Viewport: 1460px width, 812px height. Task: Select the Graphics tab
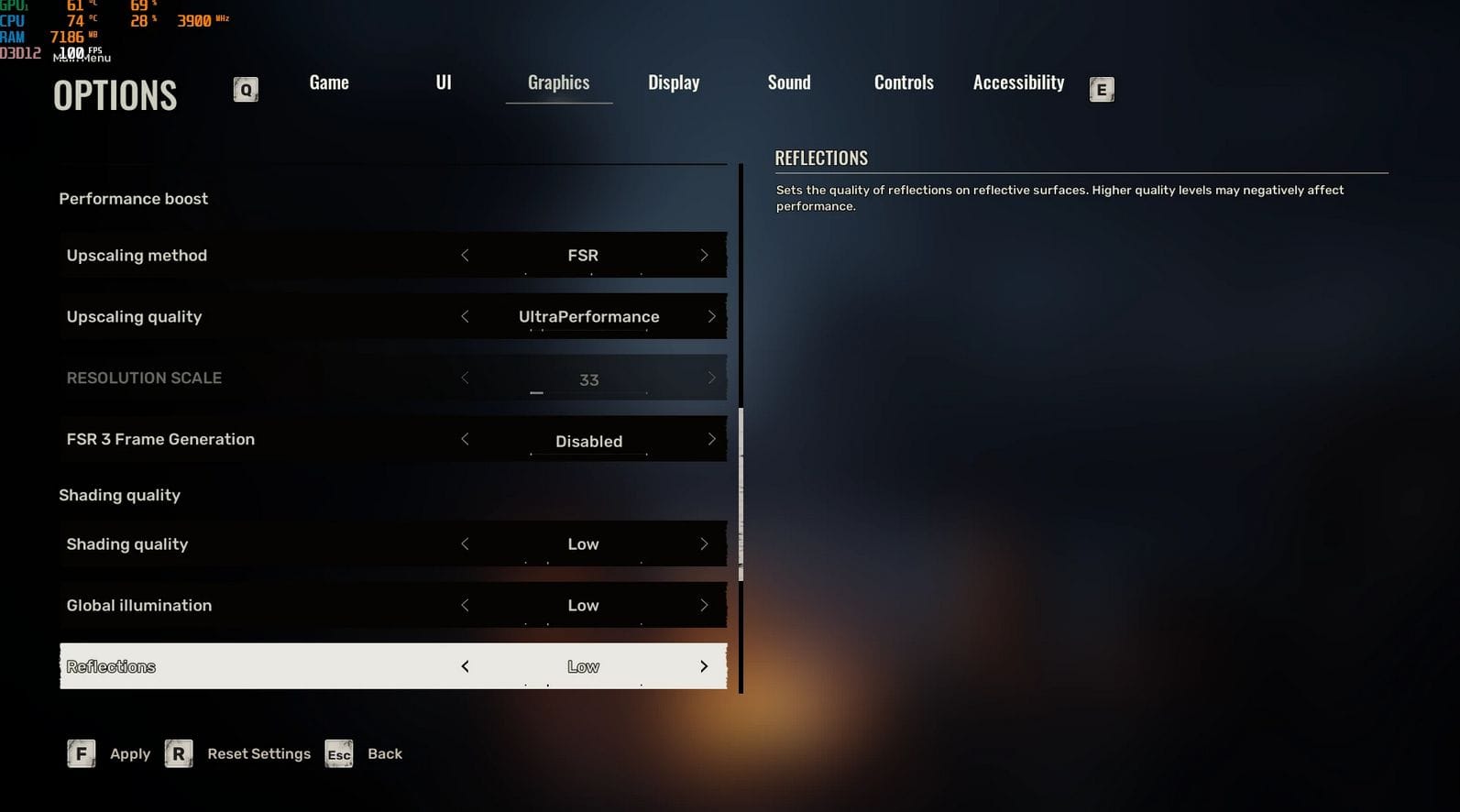(558, 82)
